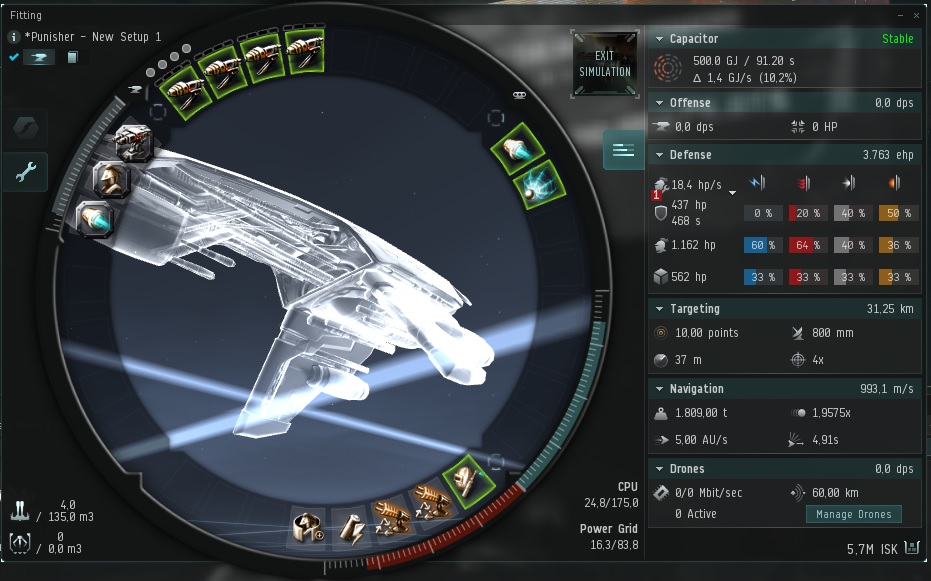Viewport: 931px width, 581px height.
Task: Collapse the Navigation section
Action: (x=660, y=389)
